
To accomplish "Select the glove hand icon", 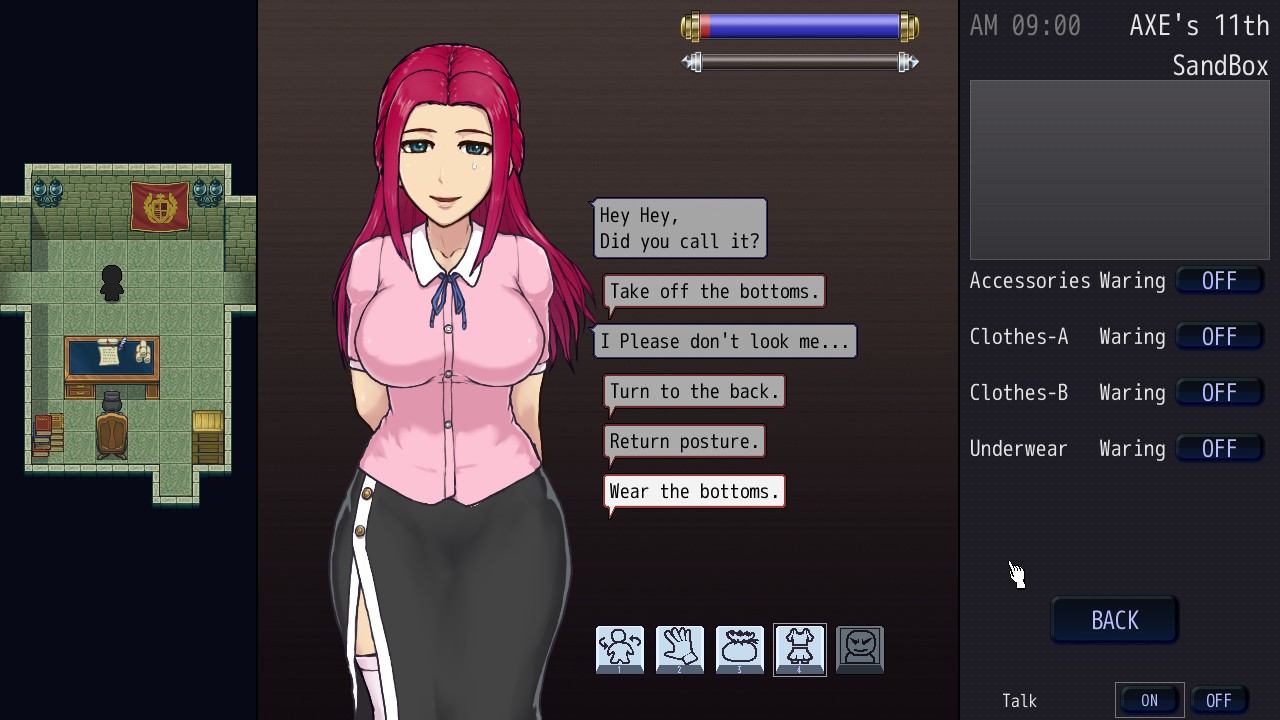I will pyautogui.click(x=680, y=650).
